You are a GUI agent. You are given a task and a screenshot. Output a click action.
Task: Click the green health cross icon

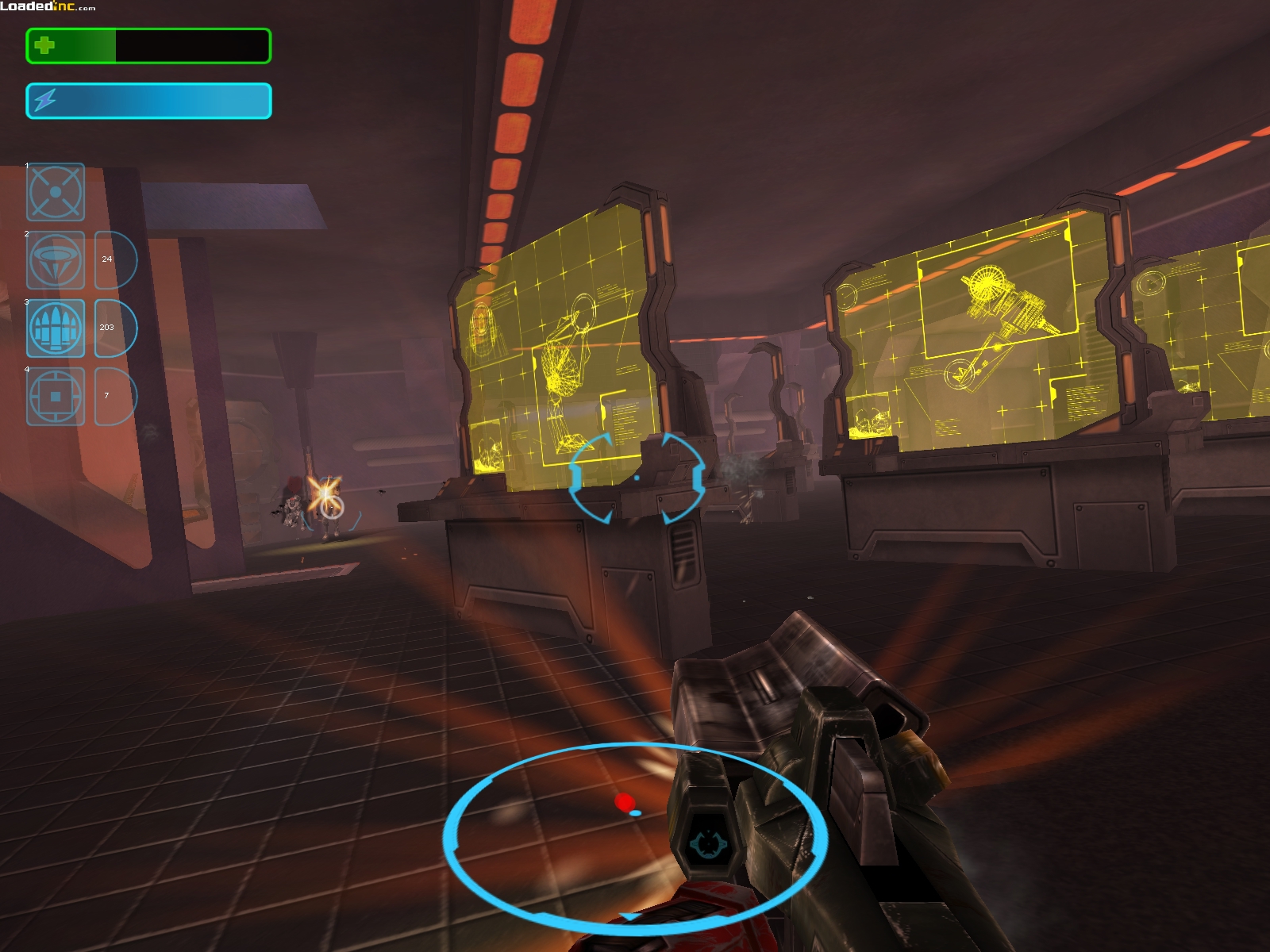[45, 46]
